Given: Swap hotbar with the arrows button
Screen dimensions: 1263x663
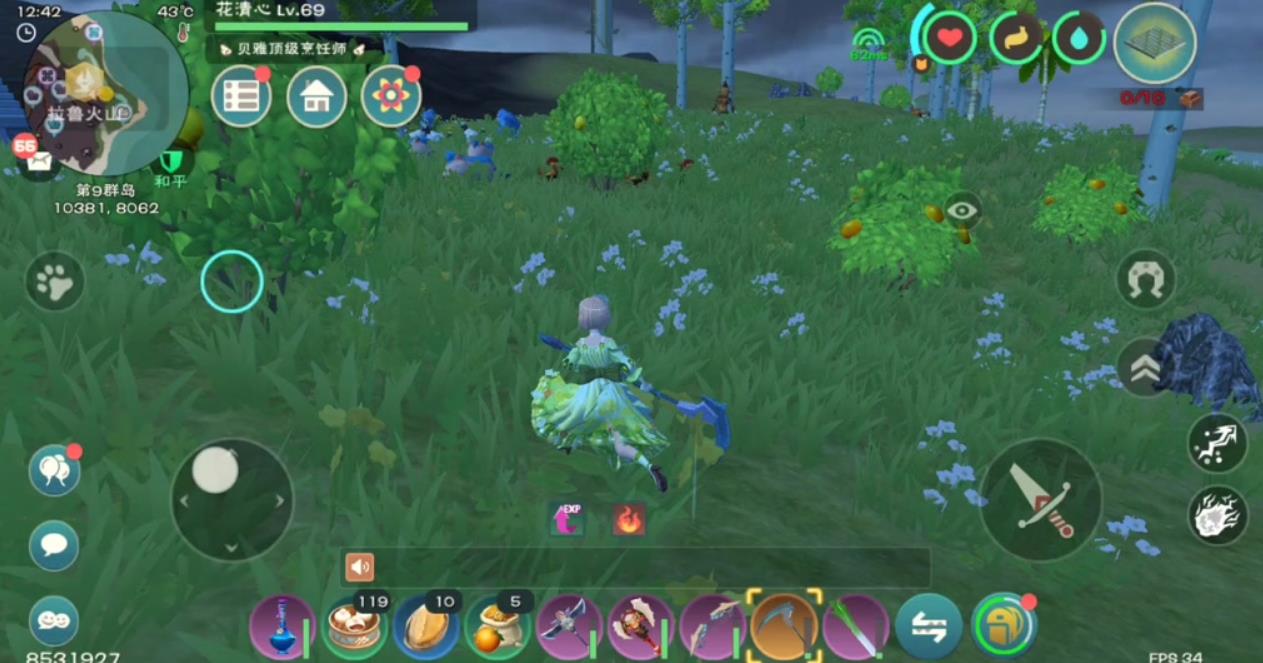Looking at the screenshot, I should click(x=928, y=627).
